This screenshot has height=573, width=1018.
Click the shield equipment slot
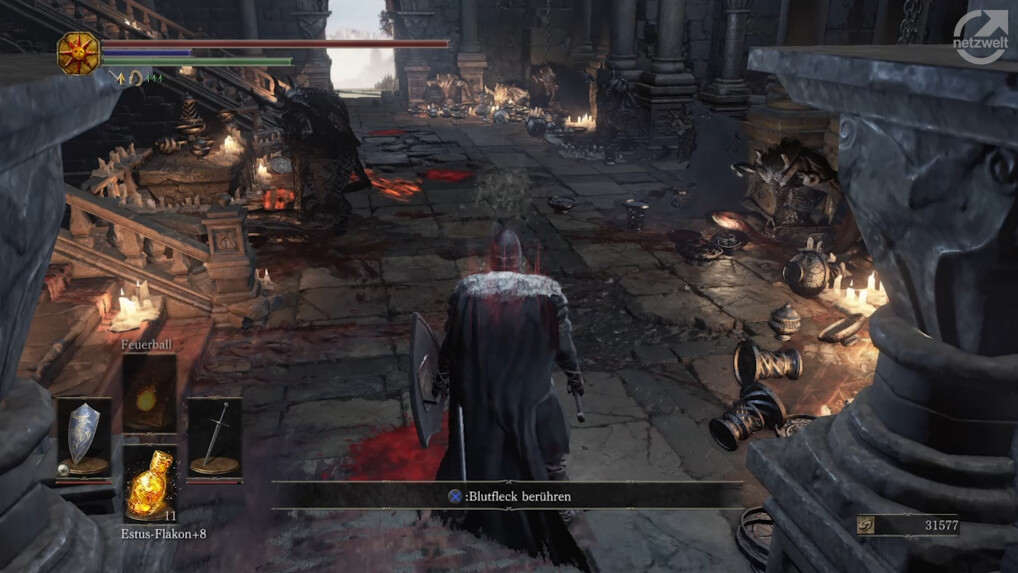pos(83,437)
